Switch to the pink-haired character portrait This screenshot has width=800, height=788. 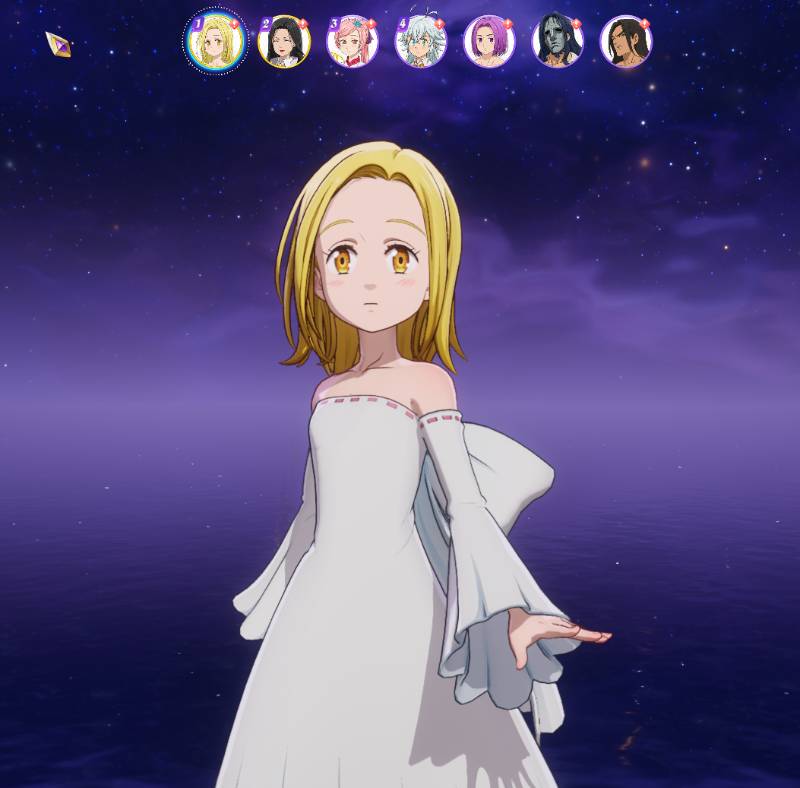[x=352, y=42]
